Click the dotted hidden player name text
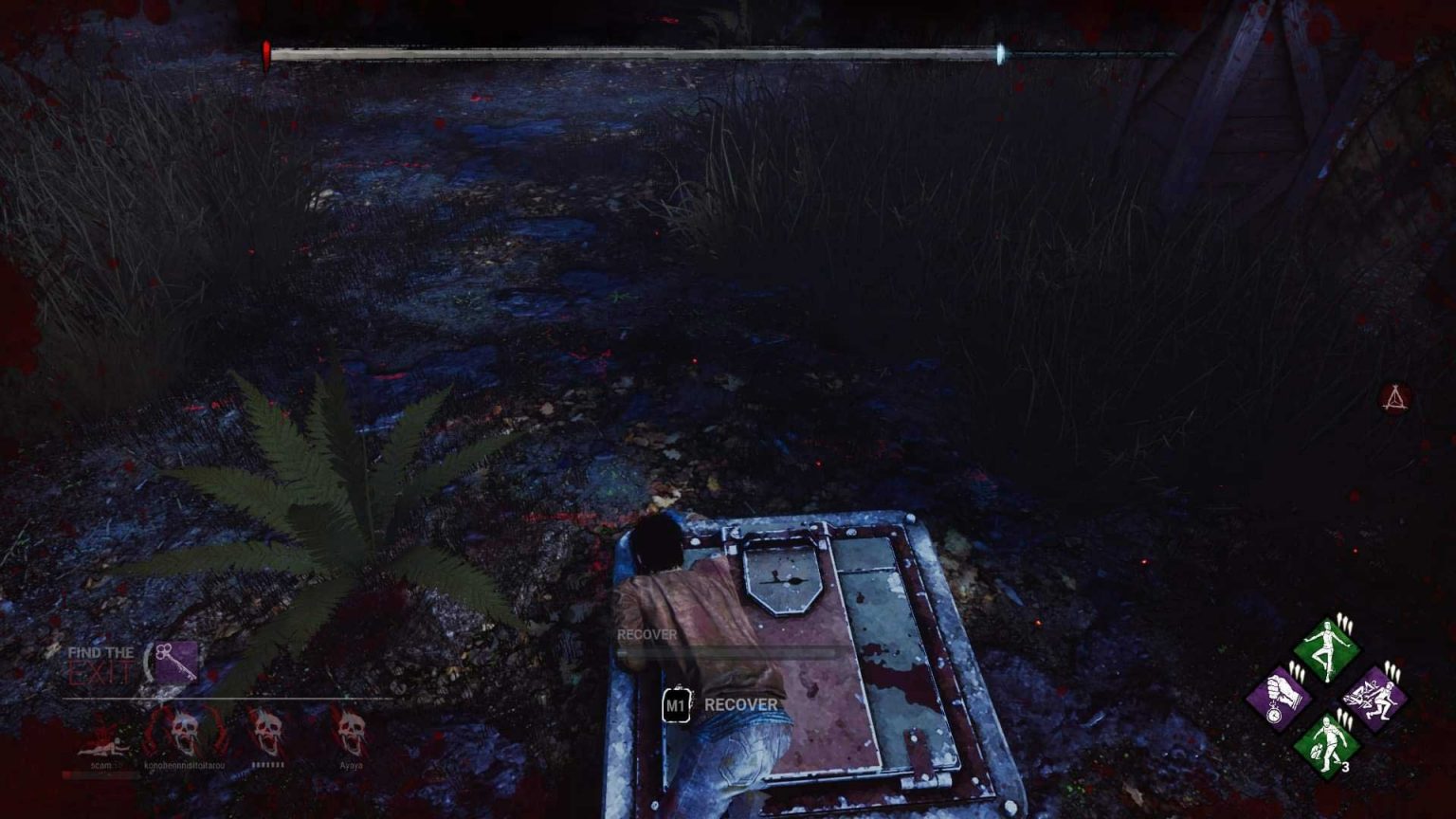Viewport: 1456px width, 819px height. click(x=268, y=766)
